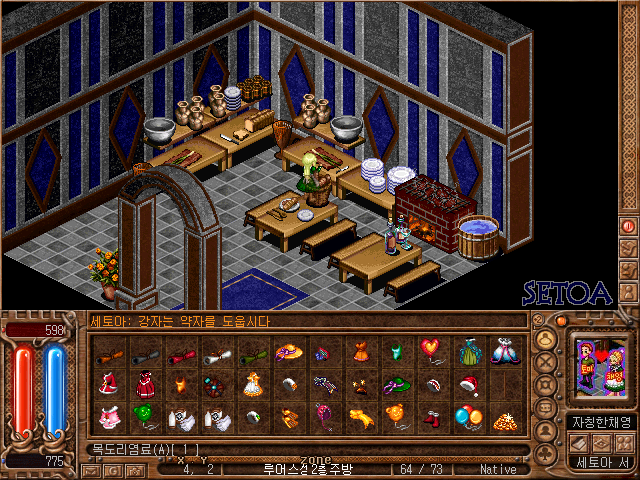
Task: Select the yellow straw hat item
Action: 288,351
